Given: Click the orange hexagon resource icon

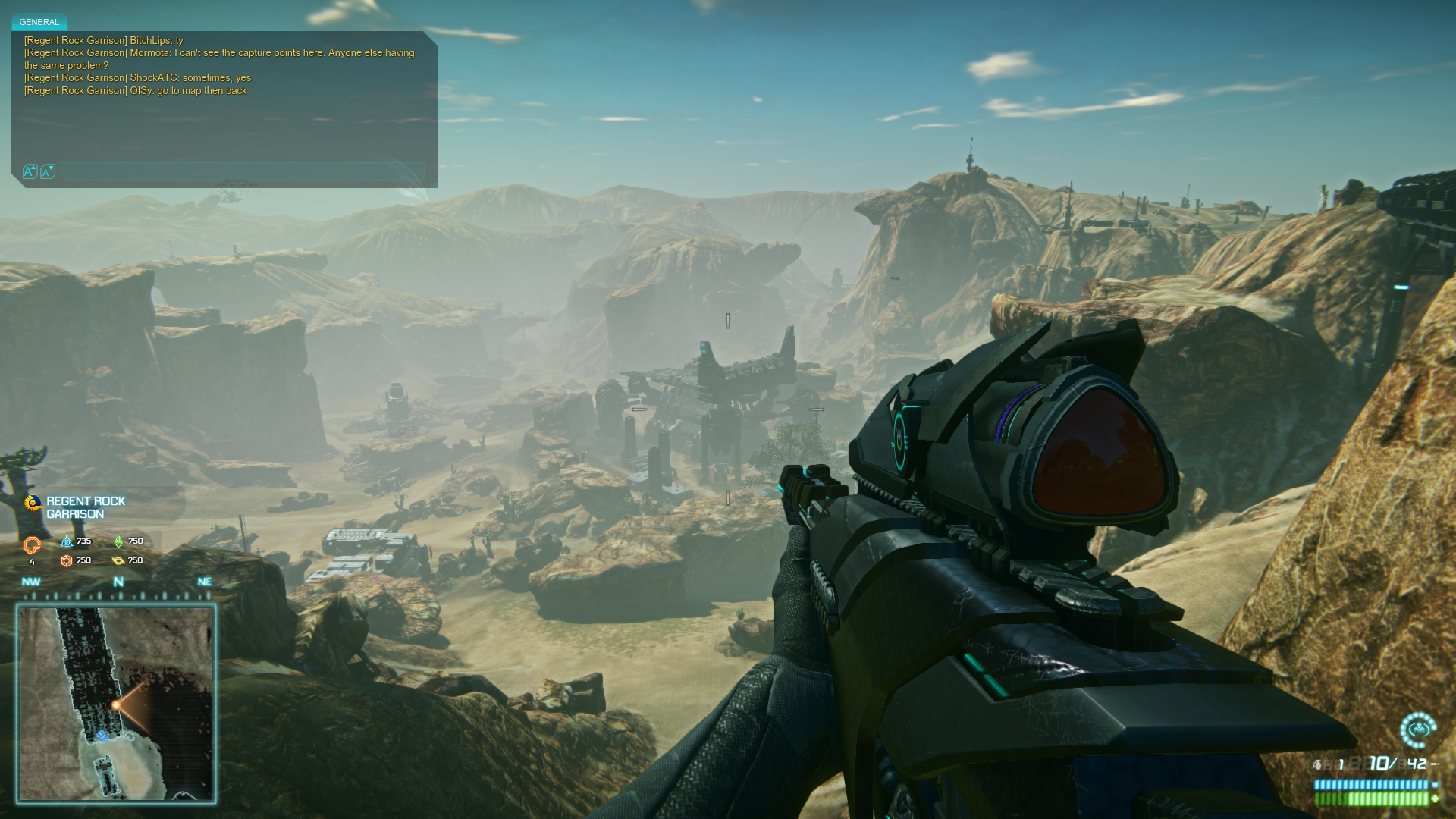Looking at the screenshot, I should pos(67,561).
